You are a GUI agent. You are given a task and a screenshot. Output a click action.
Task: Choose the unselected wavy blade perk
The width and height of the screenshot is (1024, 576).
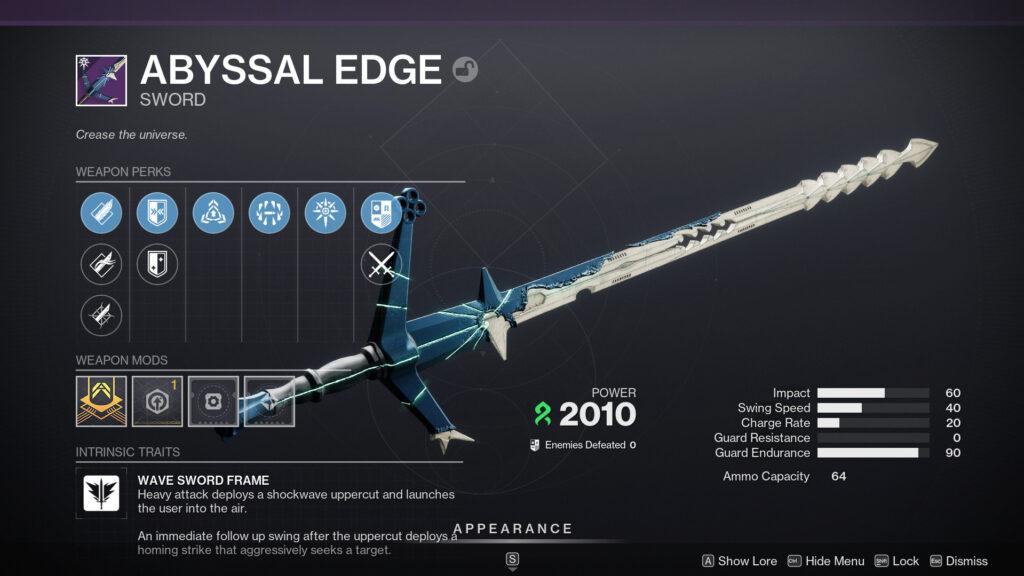(x=101, y=265)
